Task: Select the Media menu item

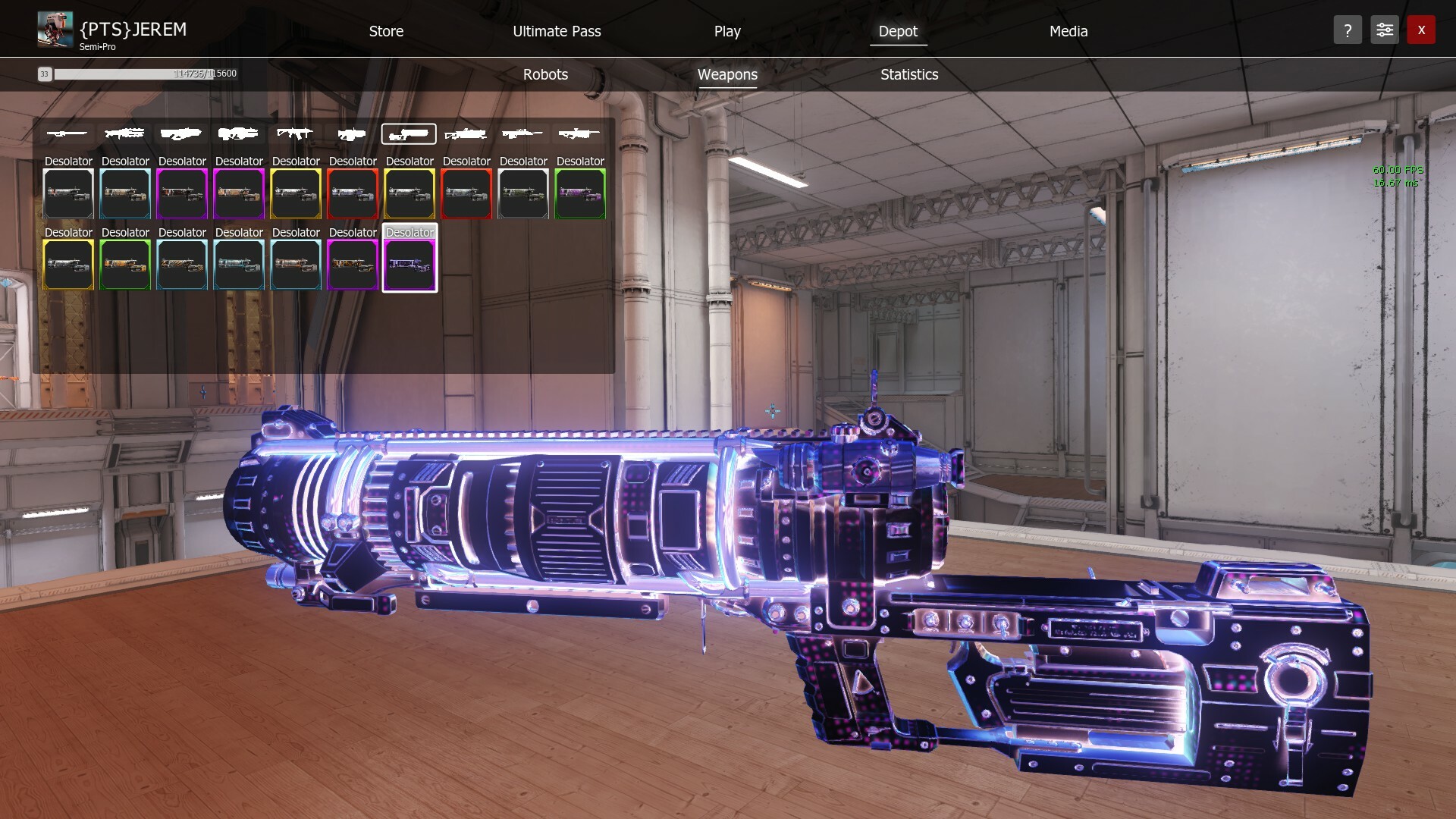Action: pos(1068,31)
